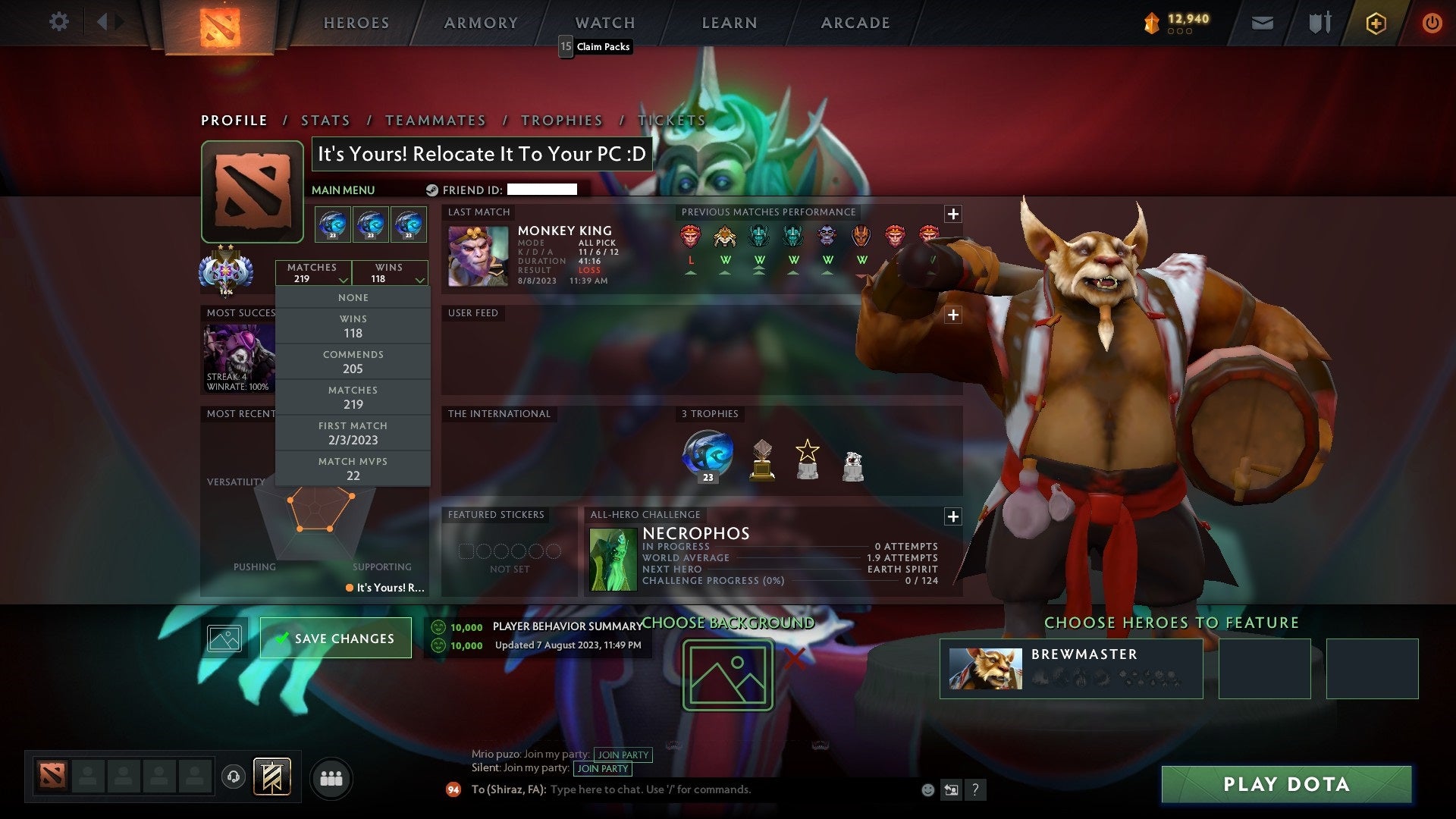The width and height of the screenshot is (1456, 819).
Task: Switch to the STATS tab
Action: (x=325, y=120)
